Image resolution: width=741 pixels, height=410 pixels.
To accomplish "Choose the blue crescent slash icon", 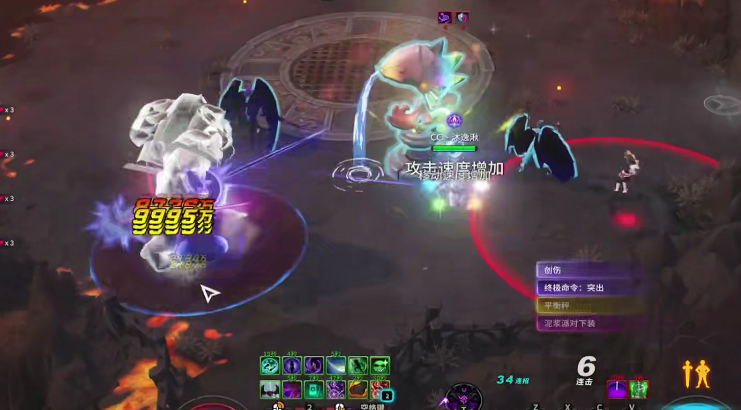I will coord(335,366).
